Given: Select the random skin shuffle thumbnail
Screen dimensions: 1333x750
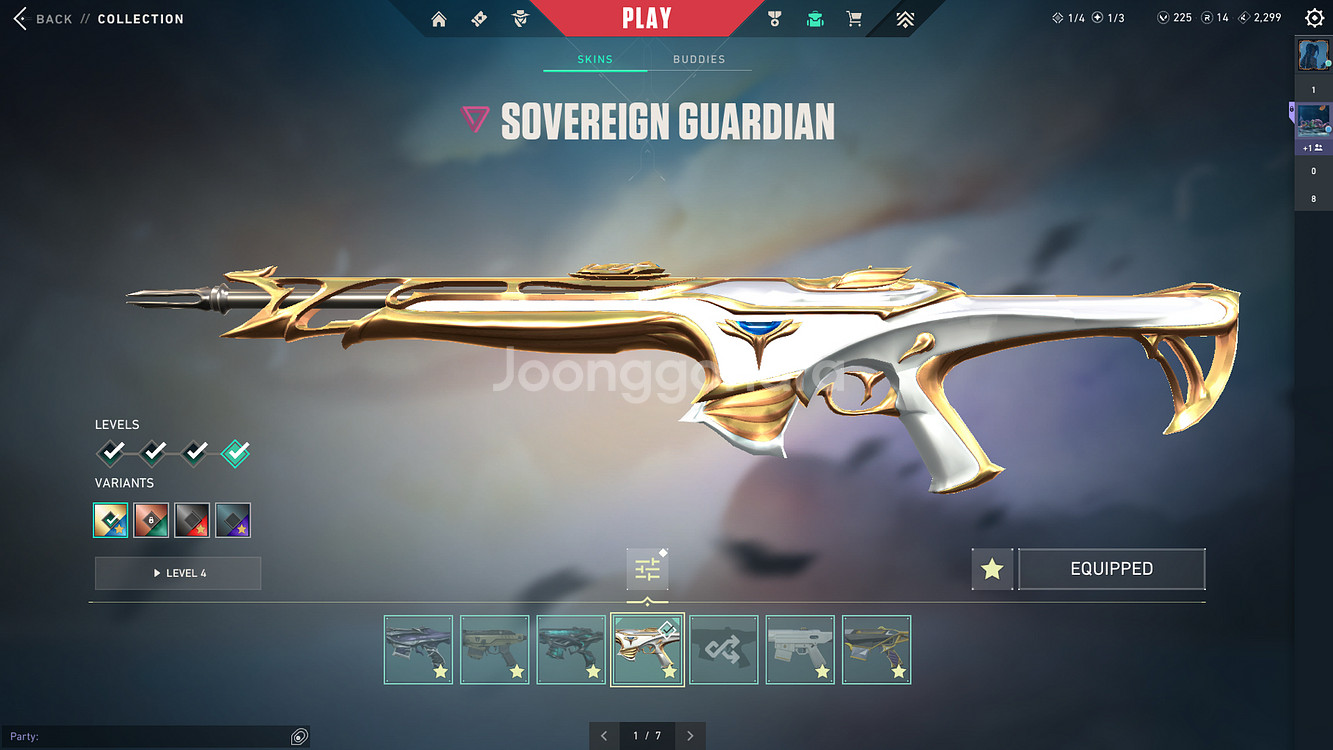Looking at the screenshot, I should coord(724,650).
